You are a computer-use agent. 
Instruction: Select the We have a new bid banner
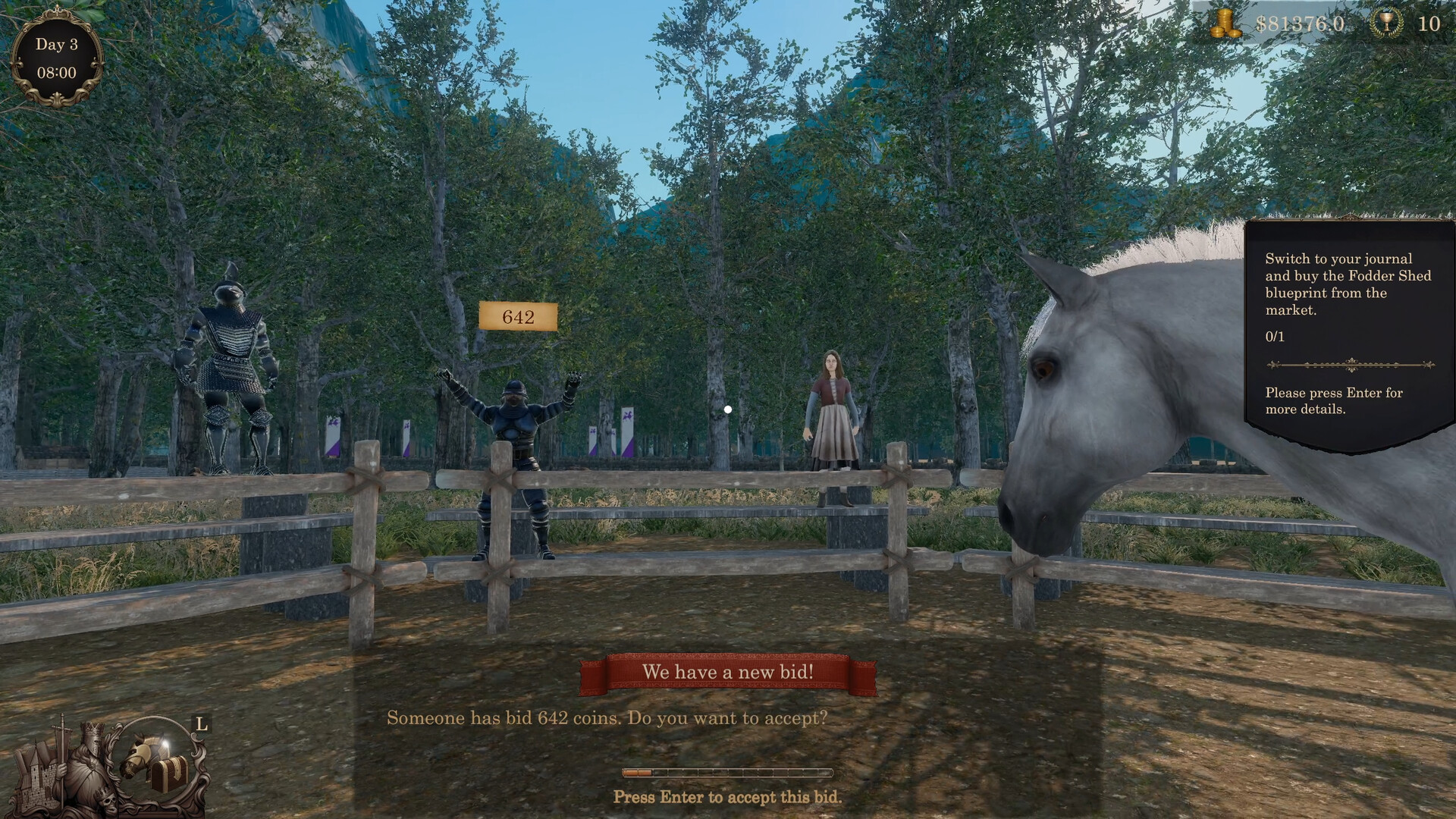pos(728,671)
